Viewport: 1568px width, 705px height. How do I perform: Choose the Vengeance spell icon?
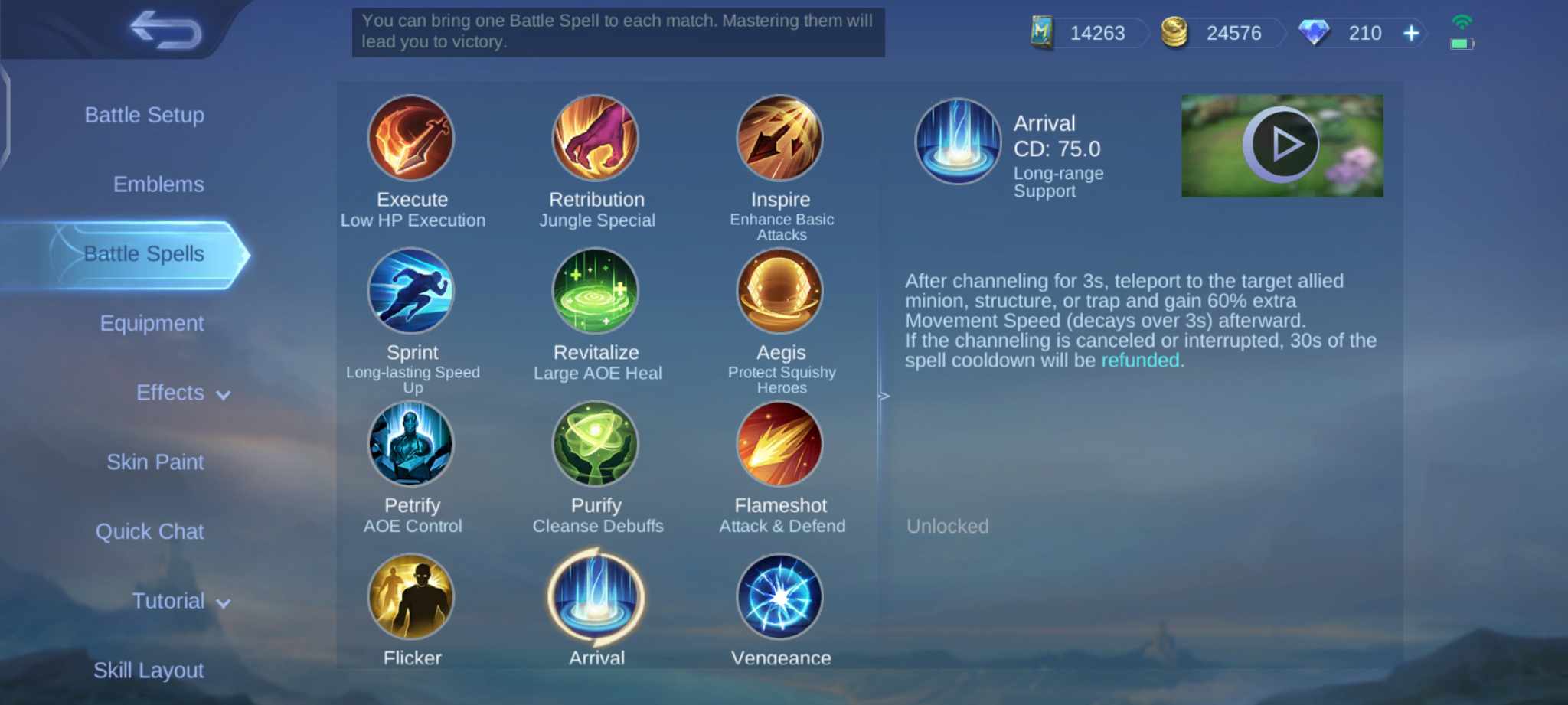click(x=780, y=596)
